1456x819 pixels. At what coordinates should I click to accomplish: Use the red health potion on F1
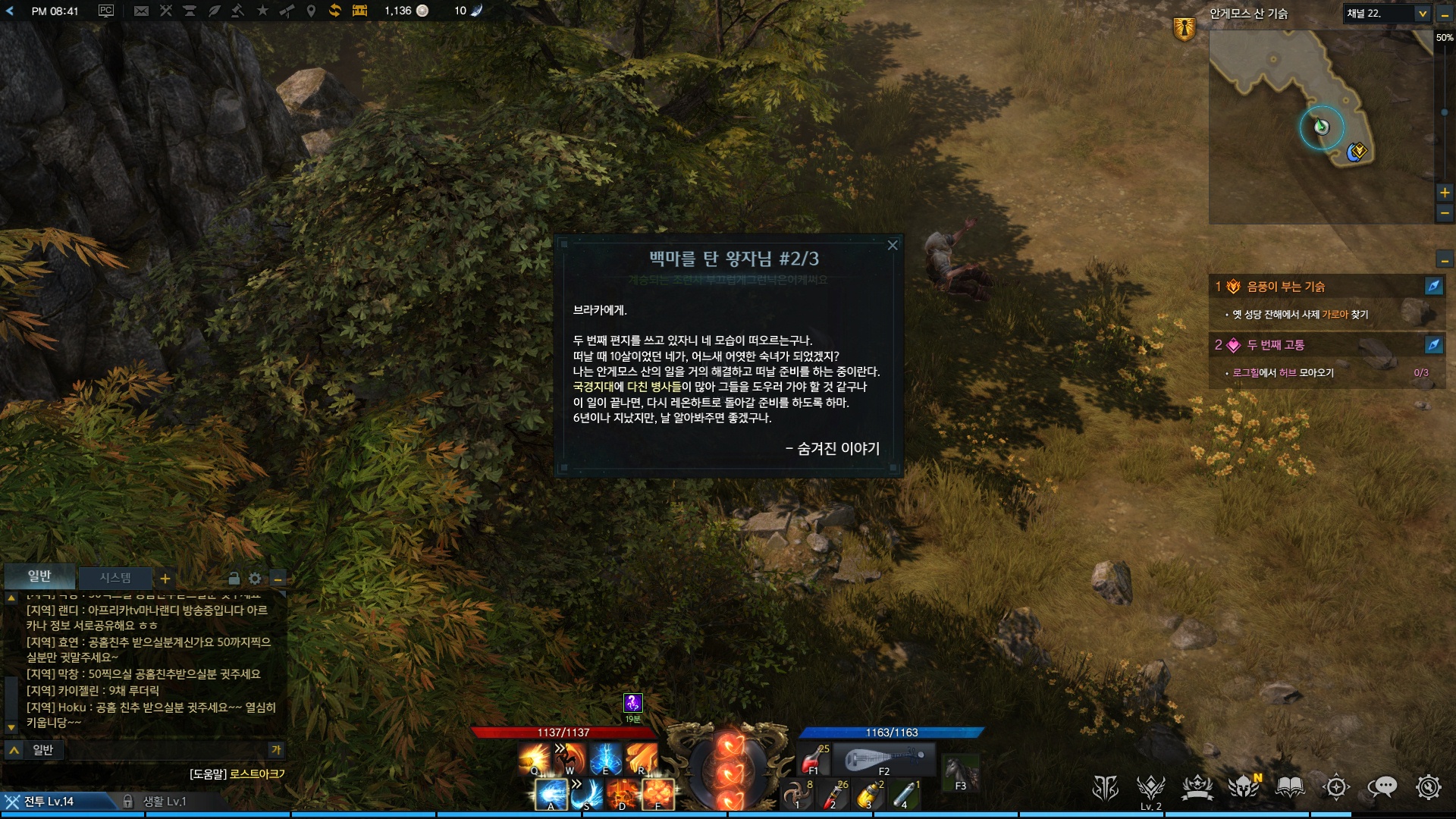[x=814, y=758]
